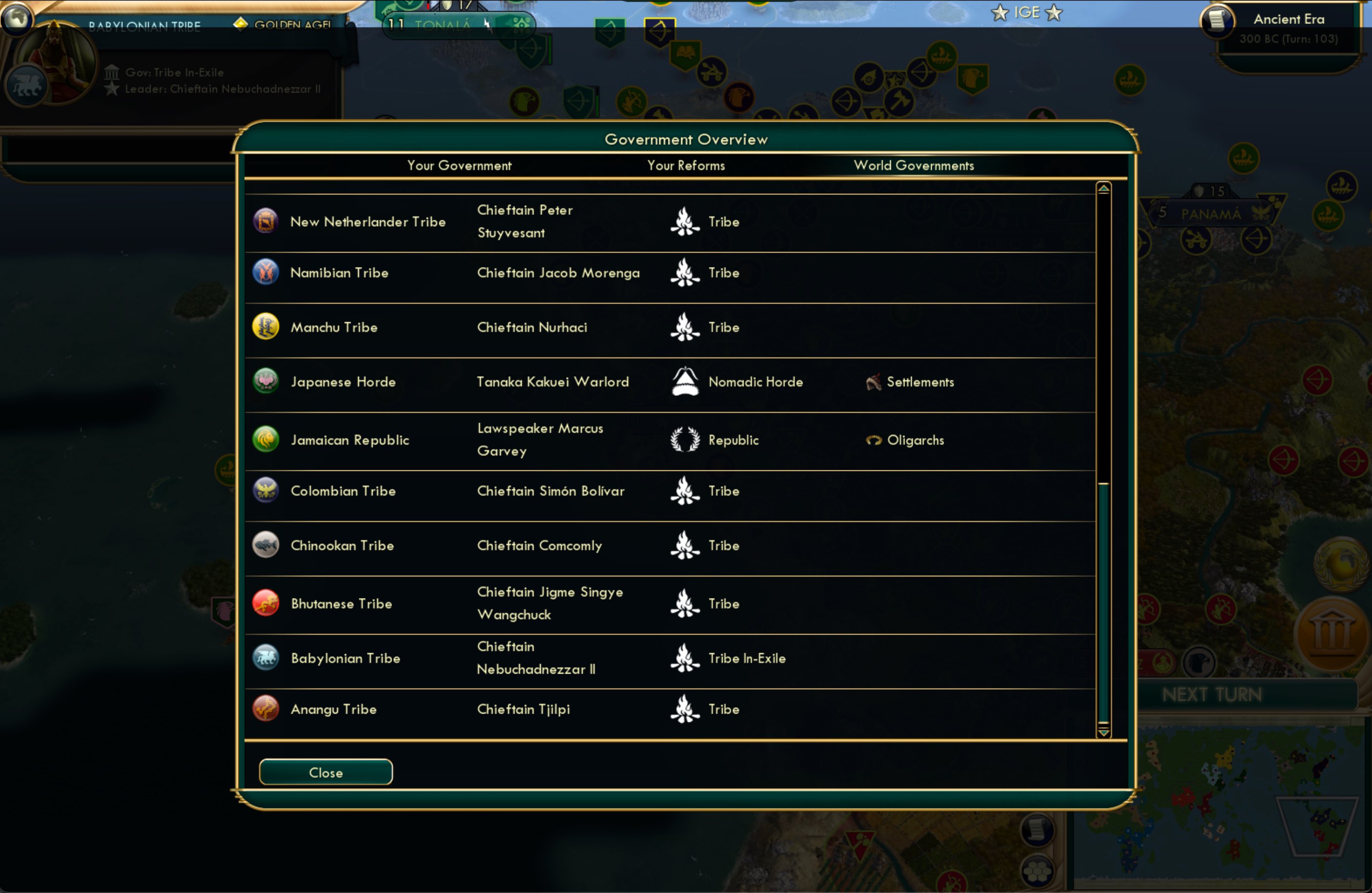Click the Babylonian Tribe lion emblem
The image size is (1372, 893).
(266, 658)
